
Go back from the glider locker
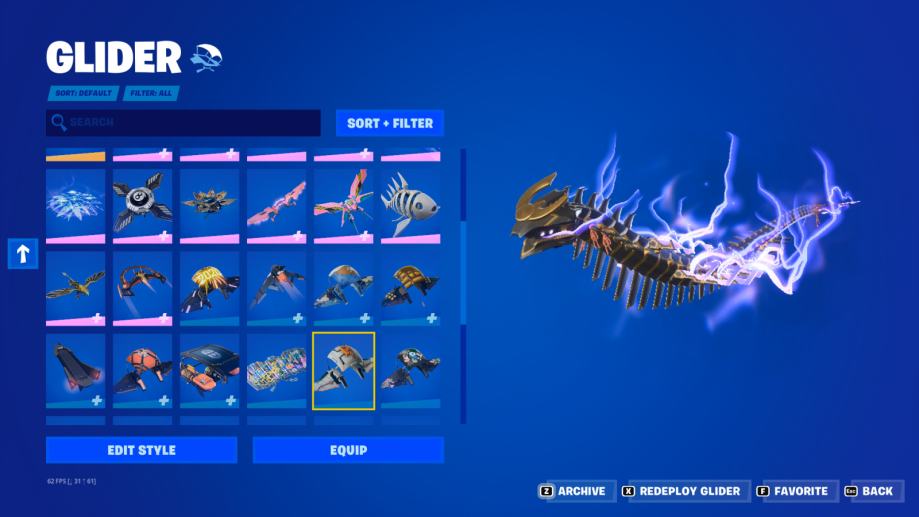[868, 491]
